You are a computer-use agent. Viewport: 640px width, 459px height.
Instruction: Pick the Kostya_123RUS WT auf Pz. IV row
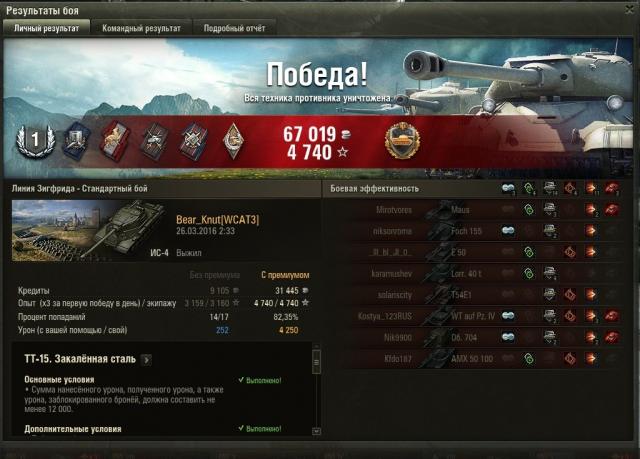click(480, 315)
